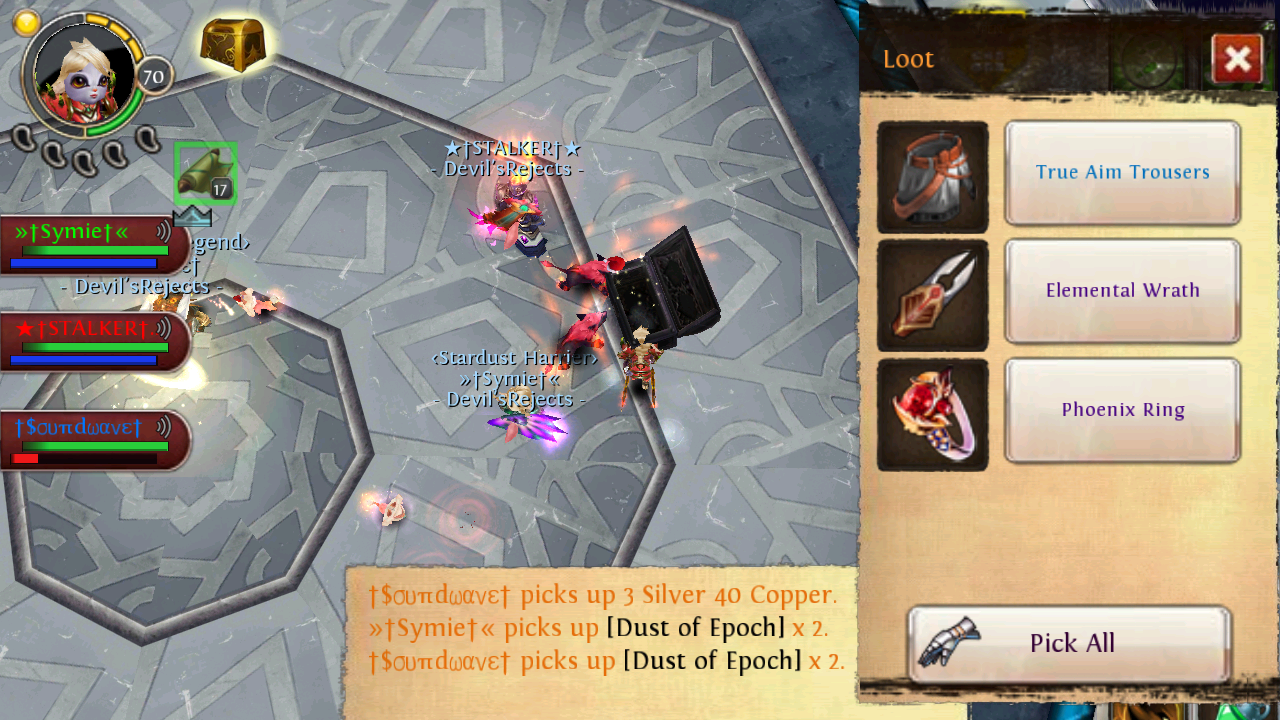
Task: Select party member Symie's frame
Action: (92, 245)
